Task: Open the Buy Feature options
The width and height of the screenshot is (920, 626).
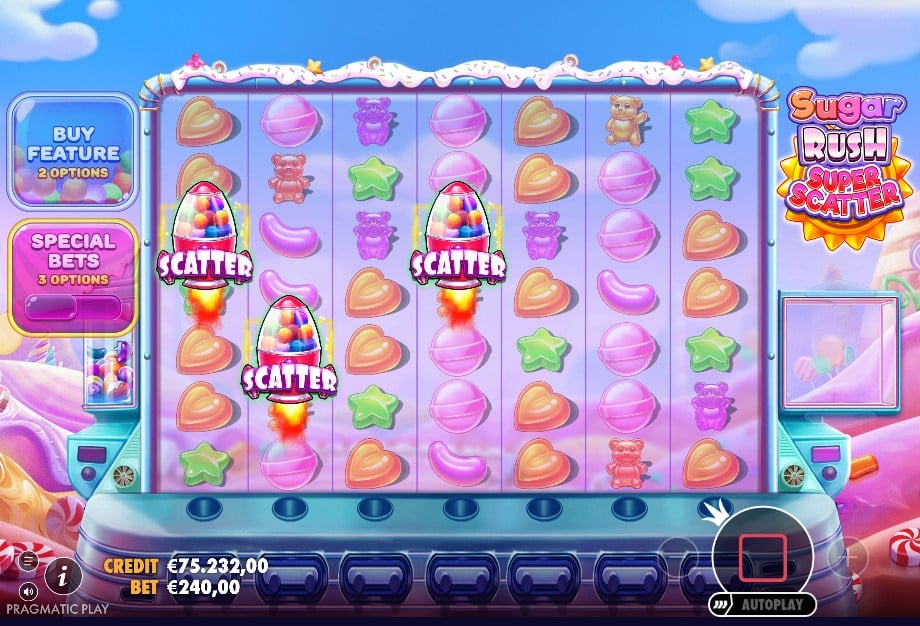Action: 73,152
